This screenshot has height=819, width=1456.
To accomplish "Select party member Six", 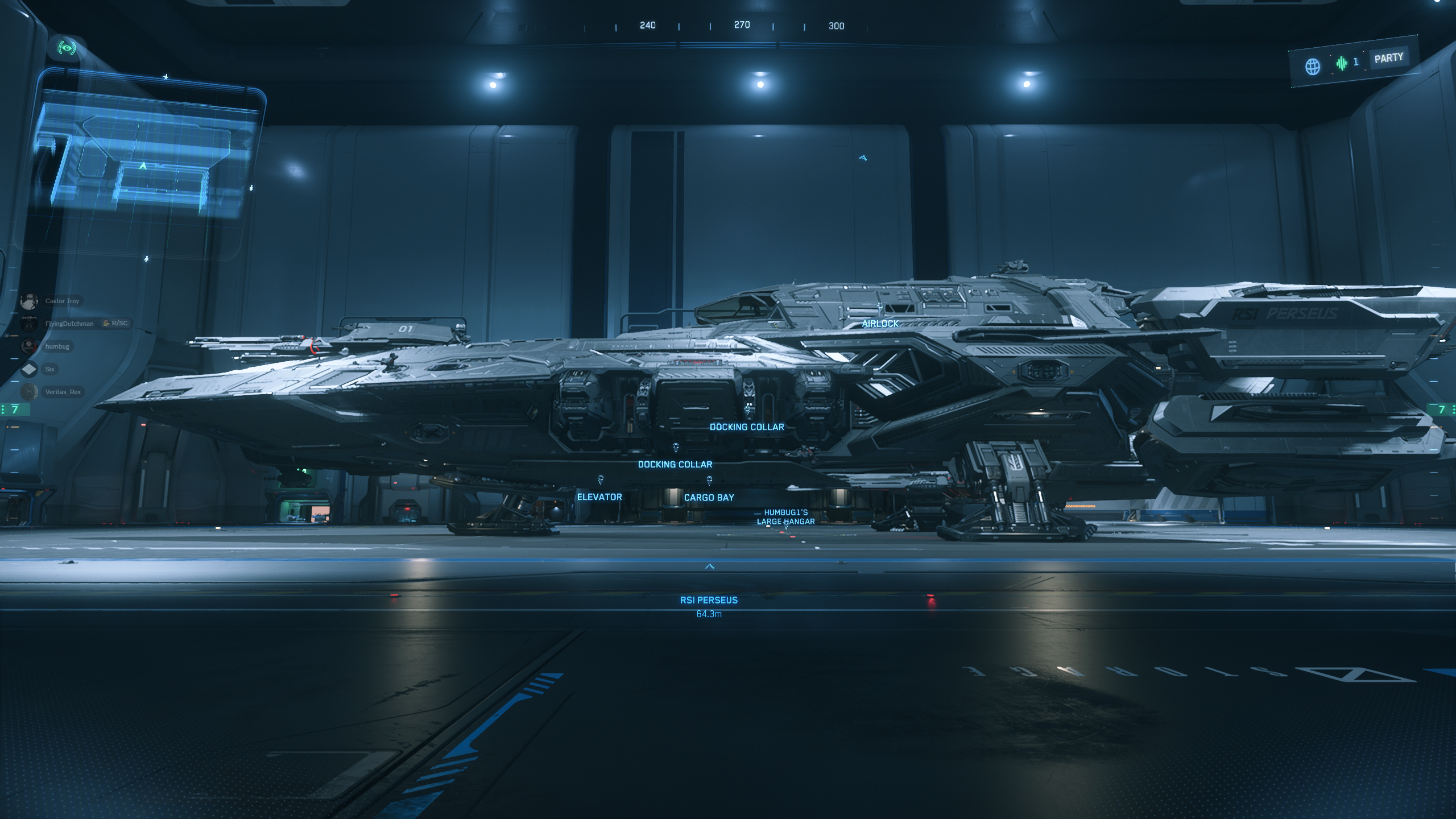I will pyautogui.click(x=49, y=369).
